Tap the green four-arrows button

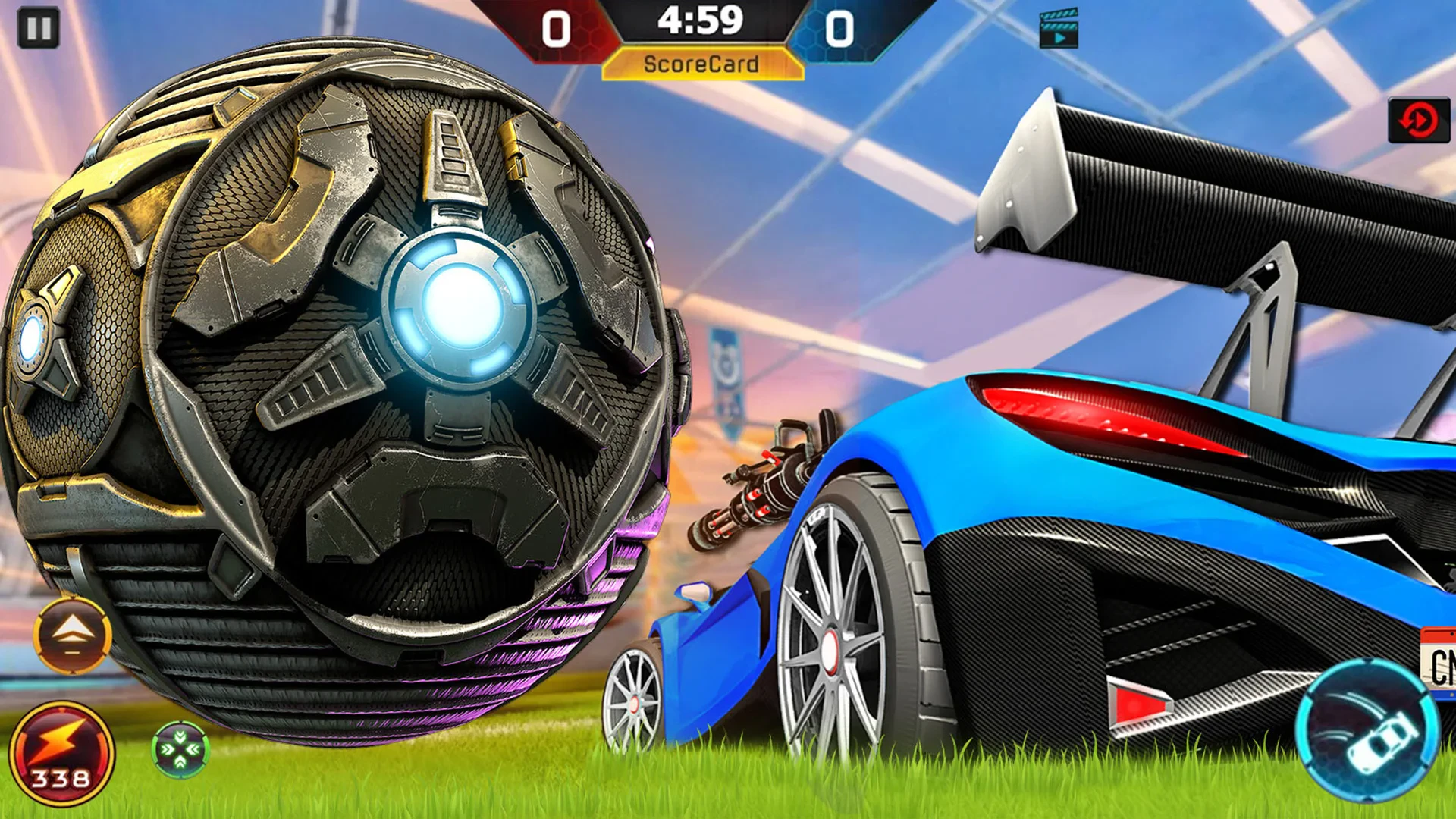tap(180, 749)
